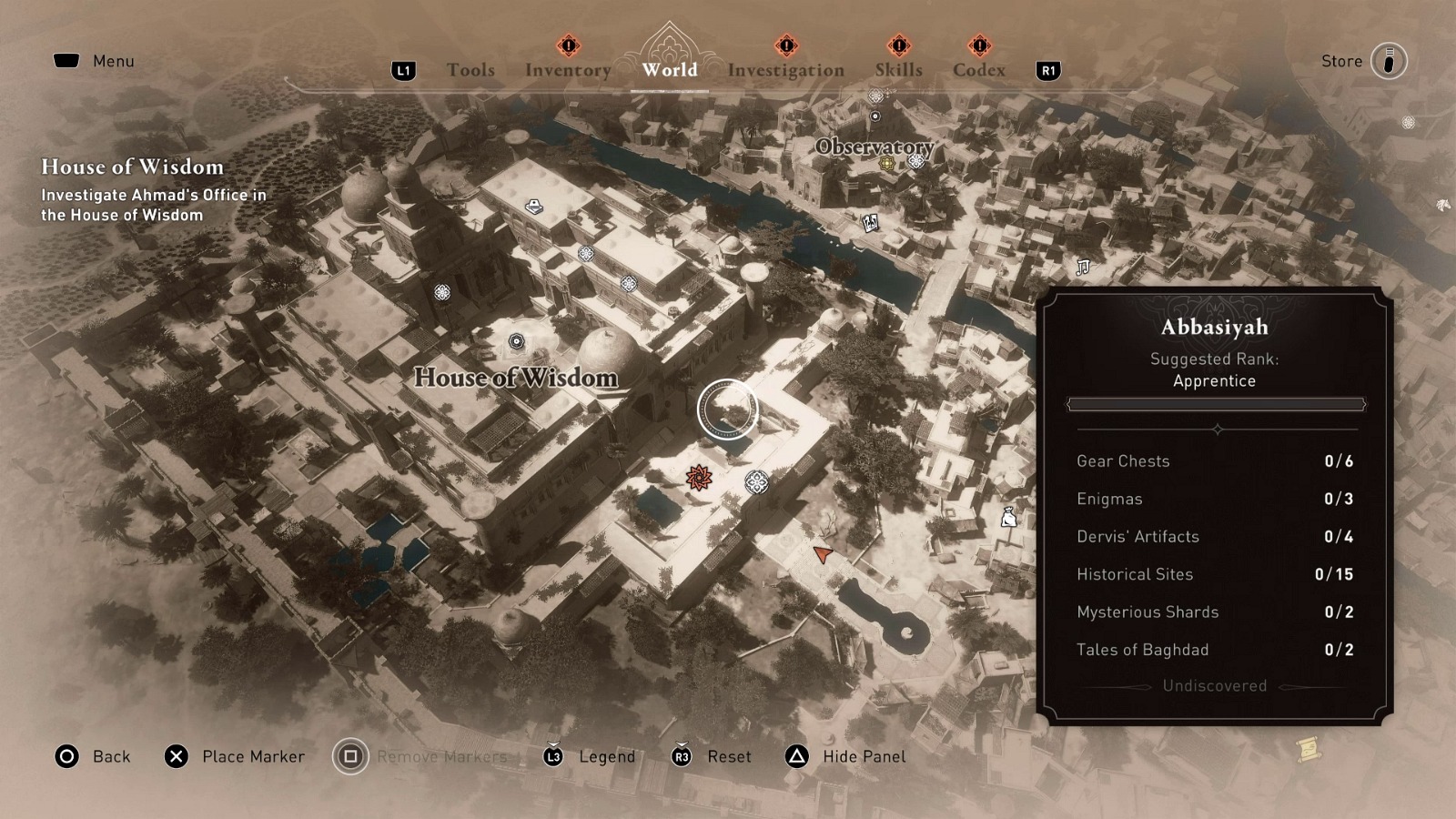Open the Codex tab
The image size is (1456, 819).
click(x=979, y=69)
